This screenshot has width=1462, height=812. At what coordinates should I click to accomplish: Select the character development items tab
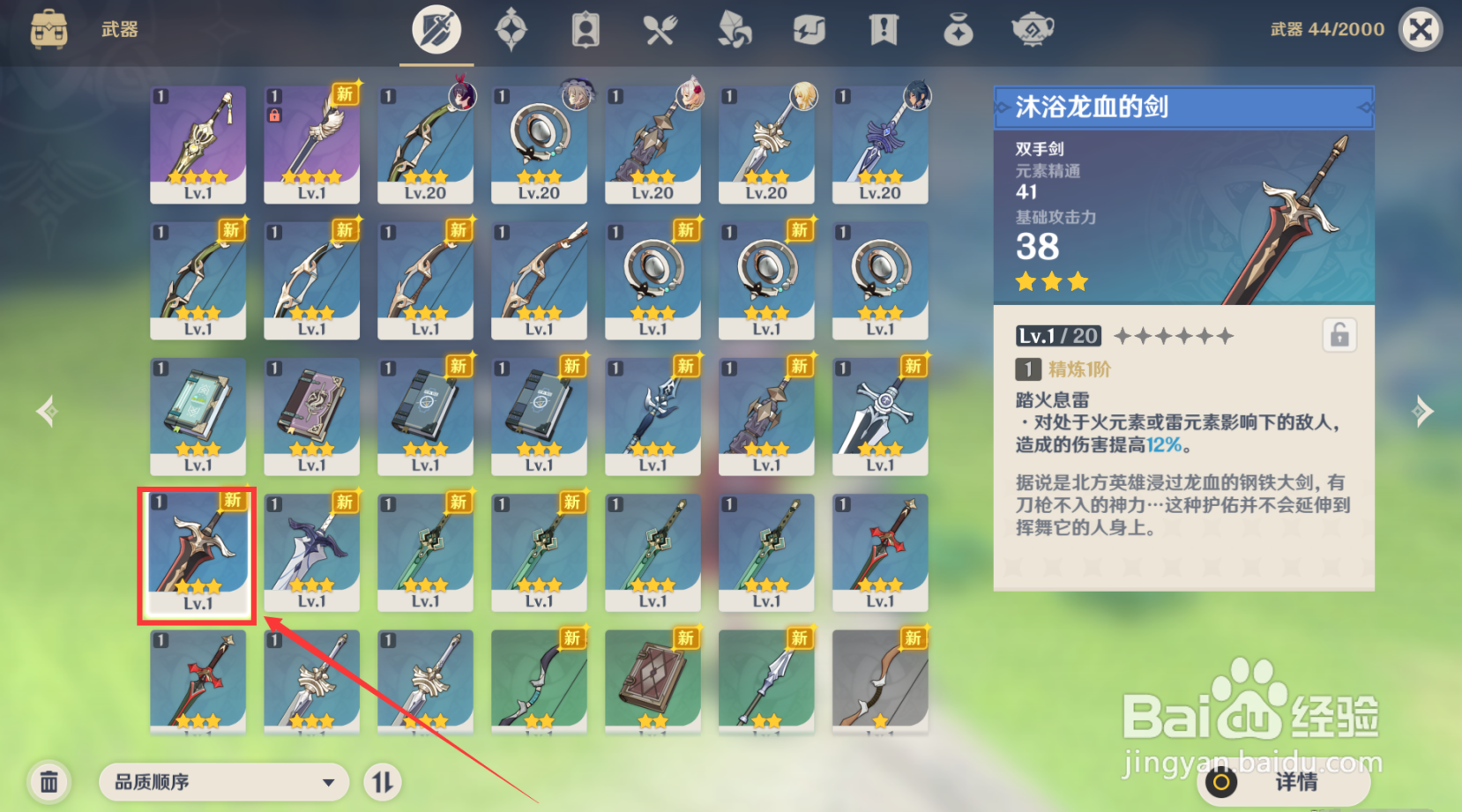tap(586, 28)
